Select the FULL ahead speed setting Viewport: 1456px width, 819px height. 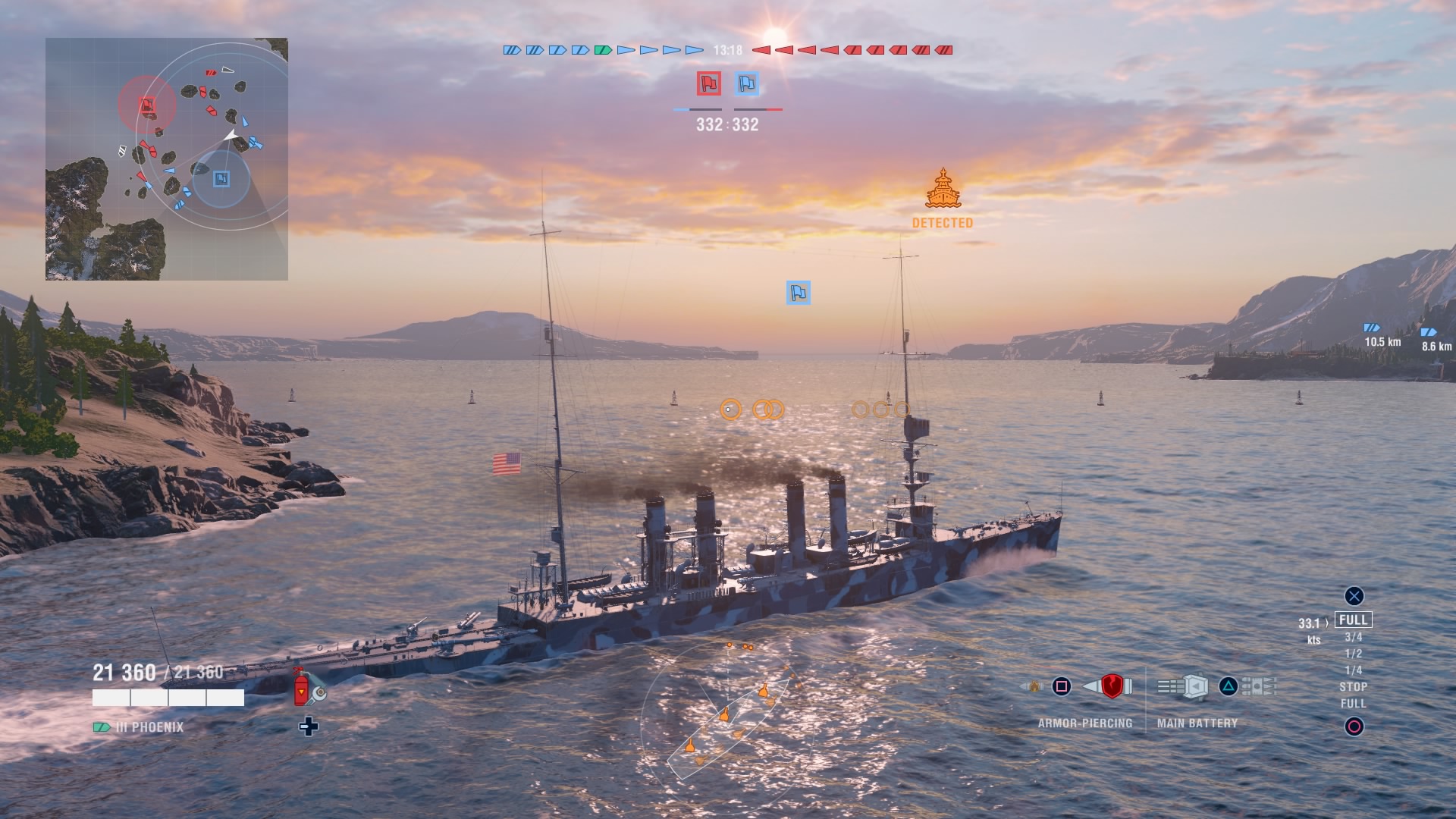pyautogui.click(x=1354, y=620)
